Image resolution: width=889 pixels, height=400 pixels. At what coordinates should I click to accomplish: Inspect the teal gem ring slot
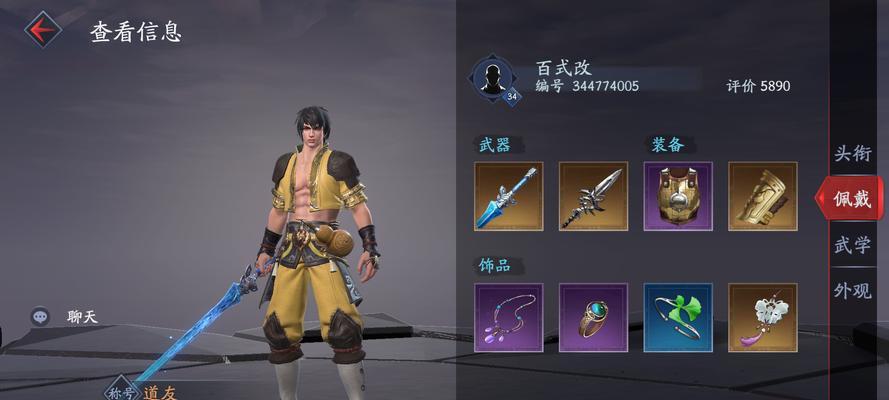[593, 318]
